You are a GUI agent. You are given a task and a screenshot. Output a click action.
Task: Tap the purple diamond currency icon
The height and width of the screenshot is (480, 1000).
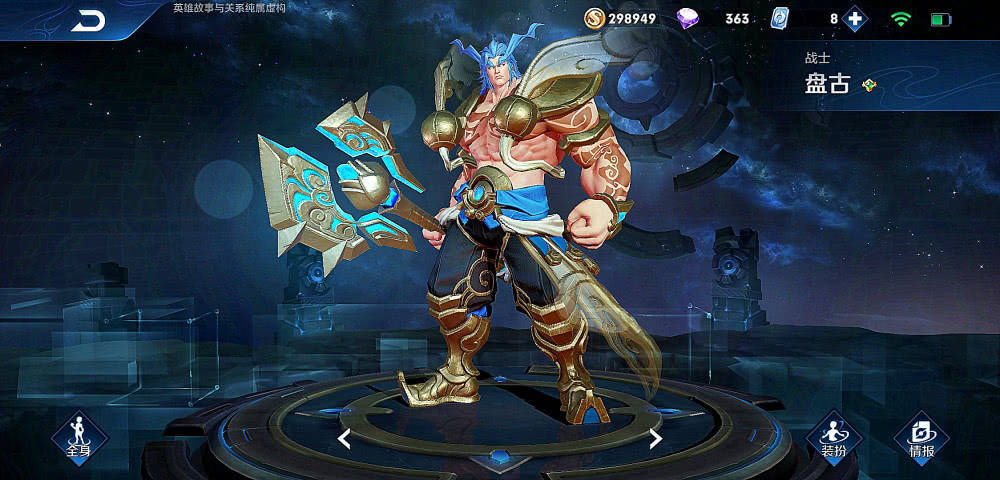pyautogui.click(x=689, y=18)
